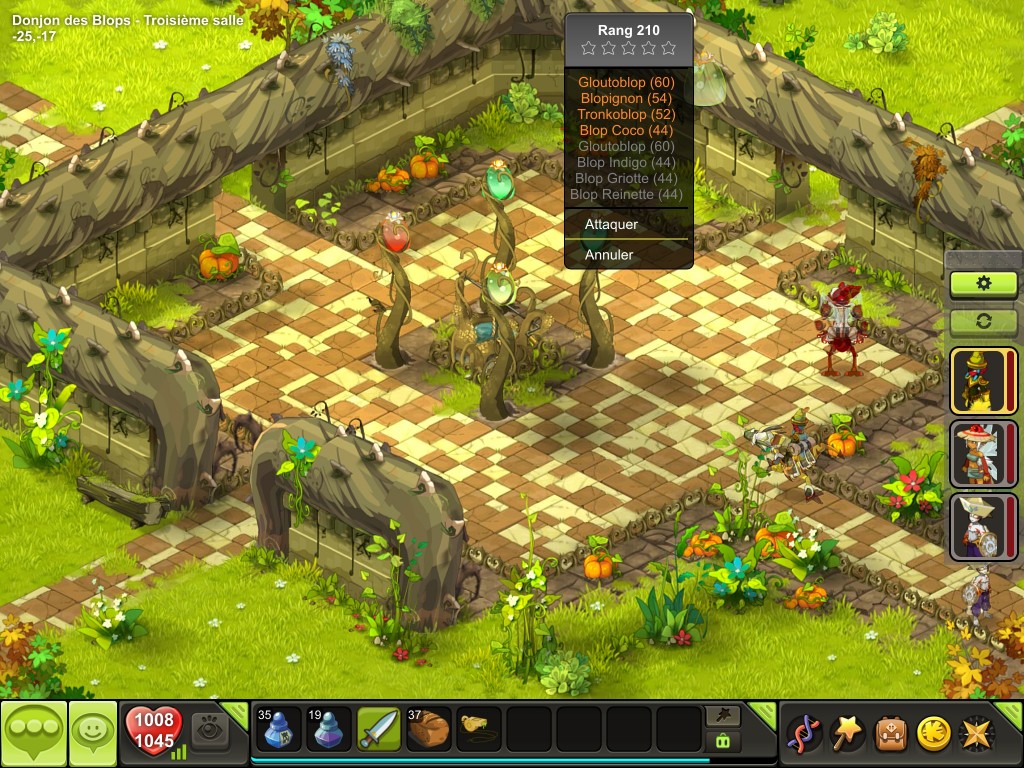1024x768 pixels.
Task: Select the green-hatted party member portrait
Action: pyautogui.click(x=977, y=381)
